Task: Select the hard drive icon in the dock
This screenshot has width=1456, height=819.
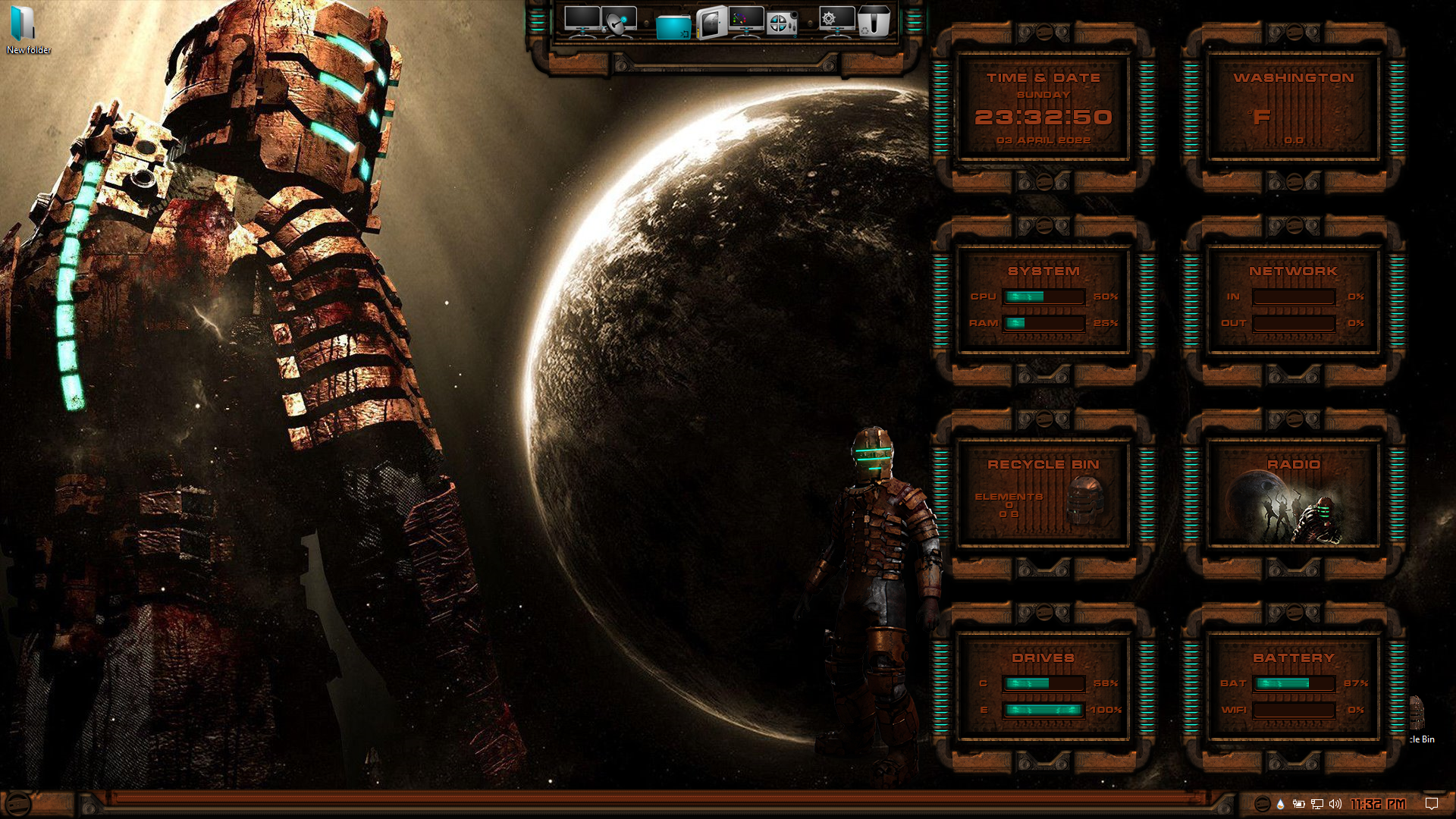Action: pos(712,22)
